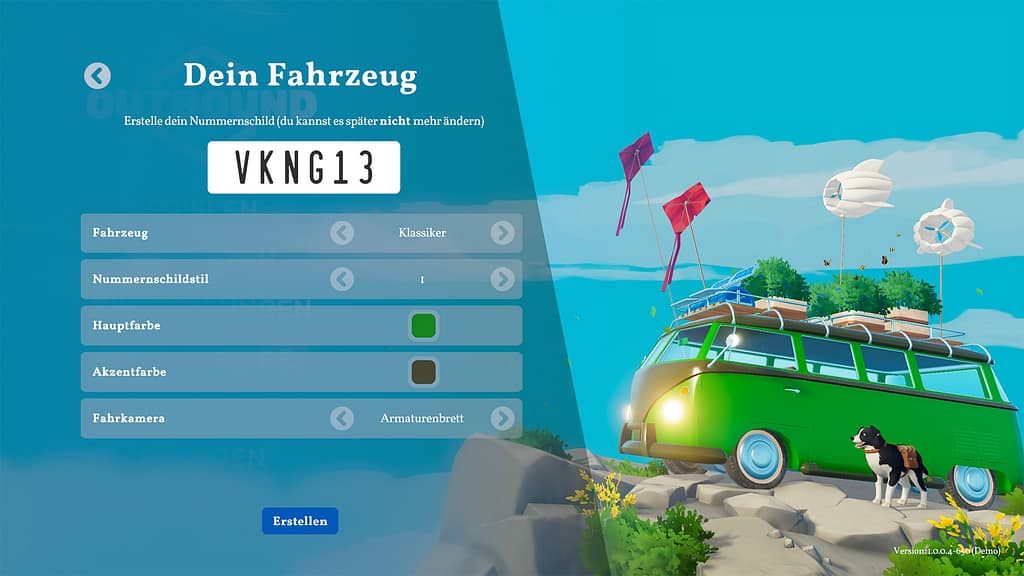The width and height of the screenshot is (1024, 576).
Task: Select the next Nummernschildstil
Action: pyautogui.click(x=502, y=279)
